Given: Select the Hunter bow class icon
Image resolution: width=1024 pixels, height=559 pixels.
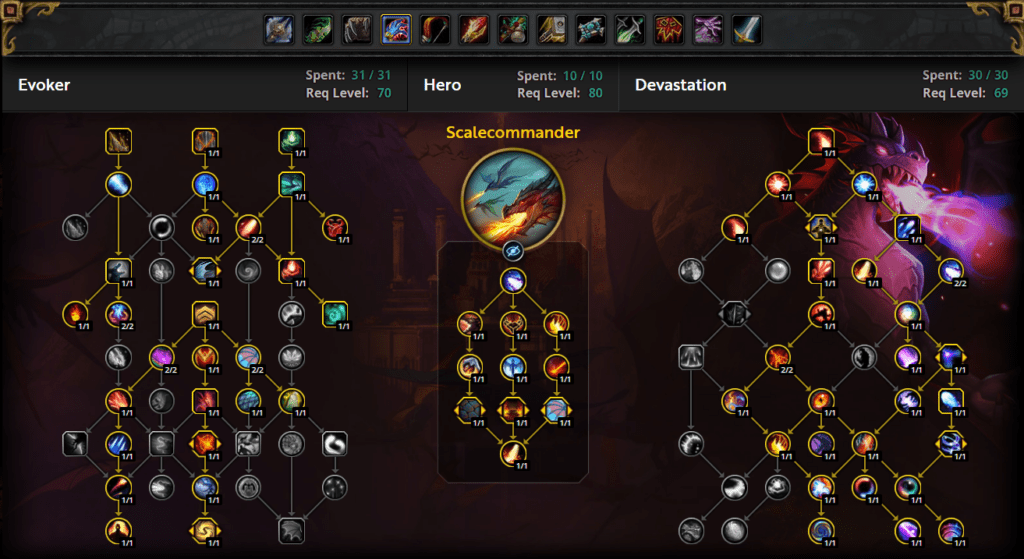Looking at the screenshot, I should click(435, 30).
